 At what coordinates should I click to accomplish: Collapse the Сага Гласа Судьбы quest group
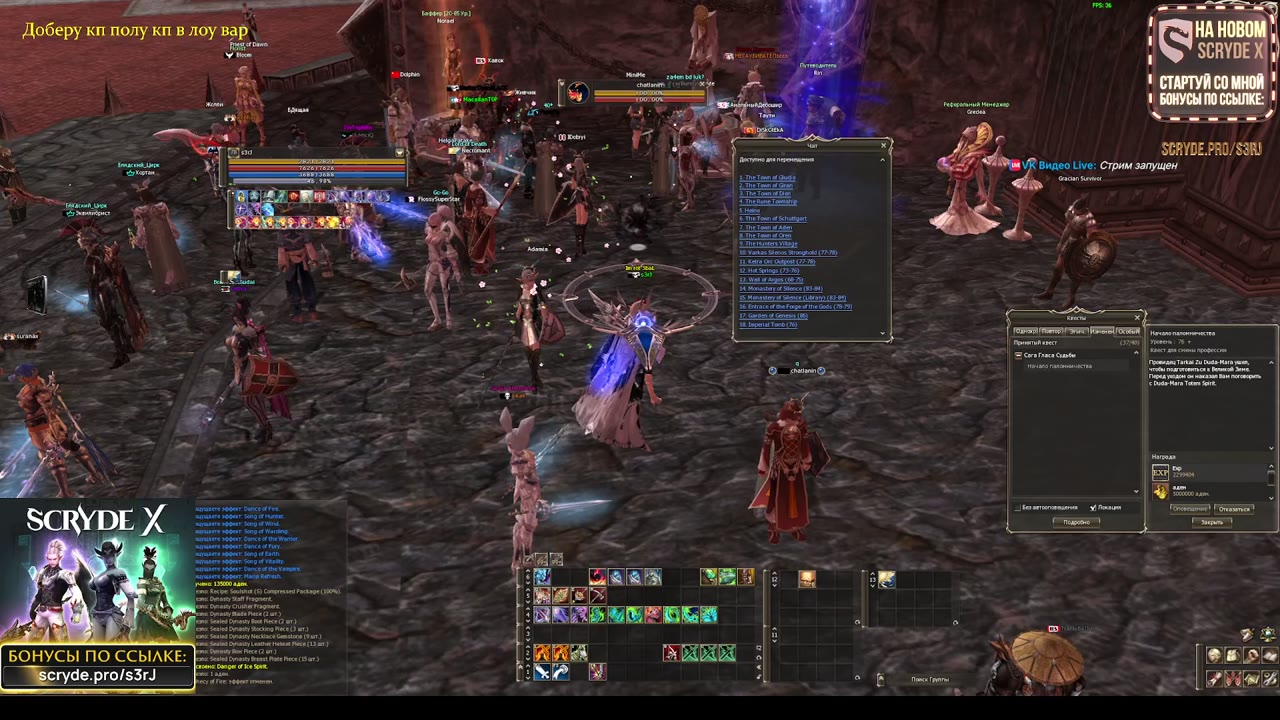point(1019,355)
